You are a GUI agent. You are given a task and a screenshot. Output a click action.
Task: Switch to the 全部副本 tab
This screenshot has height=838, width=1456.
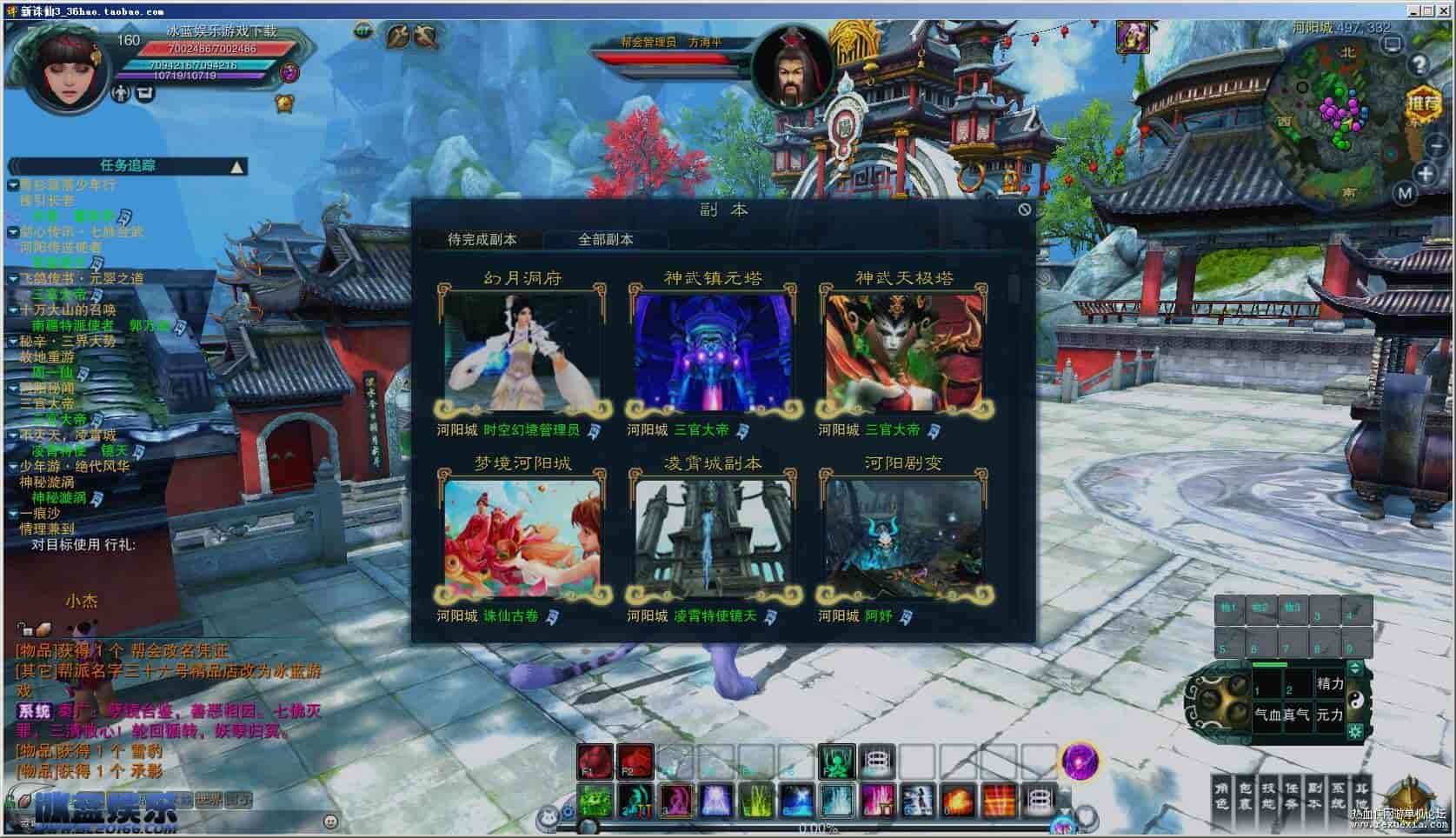606,239
